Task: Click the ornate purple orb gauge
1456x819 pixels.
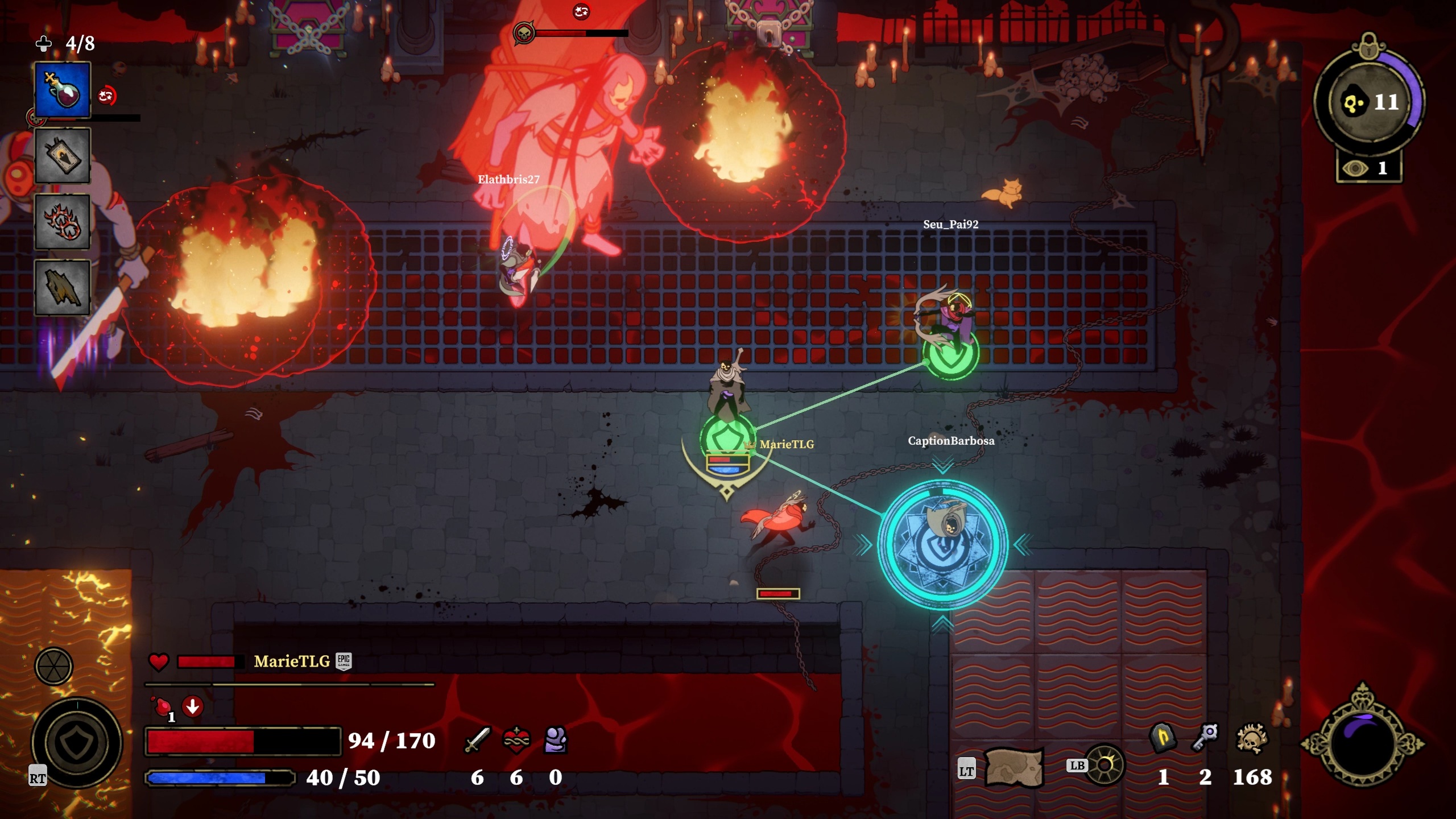Action: (1363, 743)
